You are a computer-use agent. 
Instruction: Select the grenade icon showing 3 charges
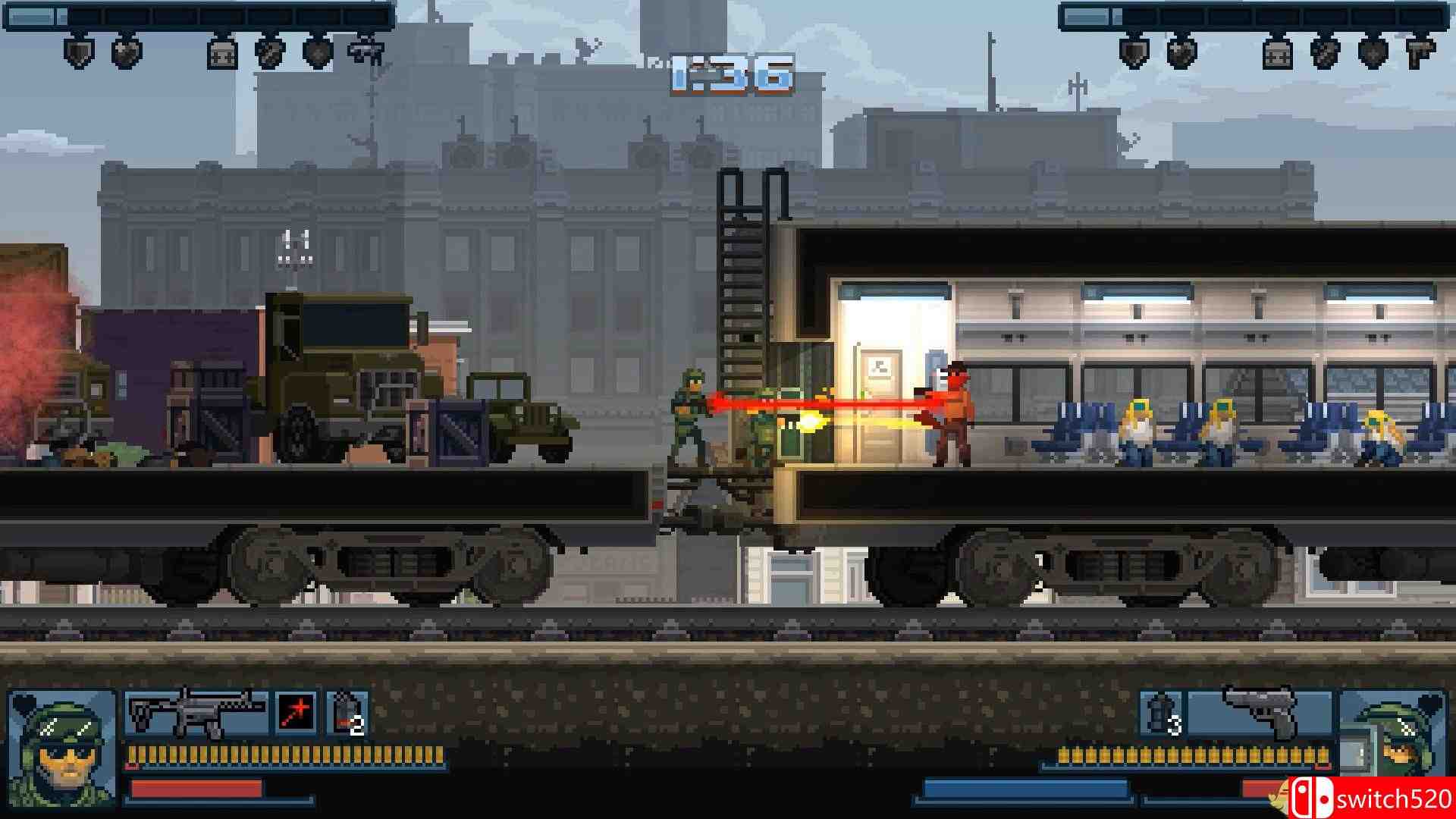pyautogui.click(x=1163, y=713)
